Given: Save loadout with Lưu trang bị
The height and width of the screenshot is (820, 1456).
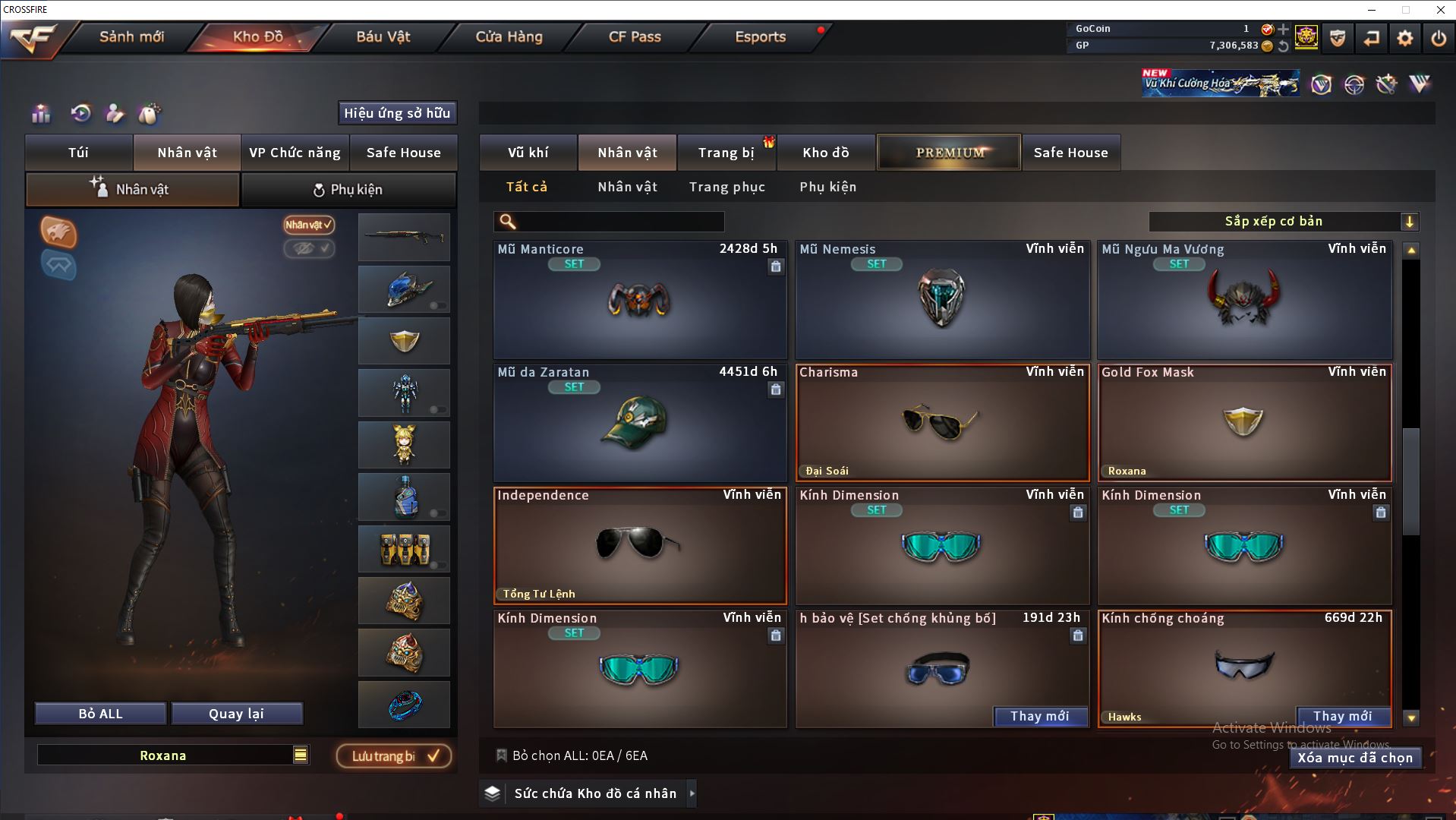Looking at the screenshot, I should point(394,756).
